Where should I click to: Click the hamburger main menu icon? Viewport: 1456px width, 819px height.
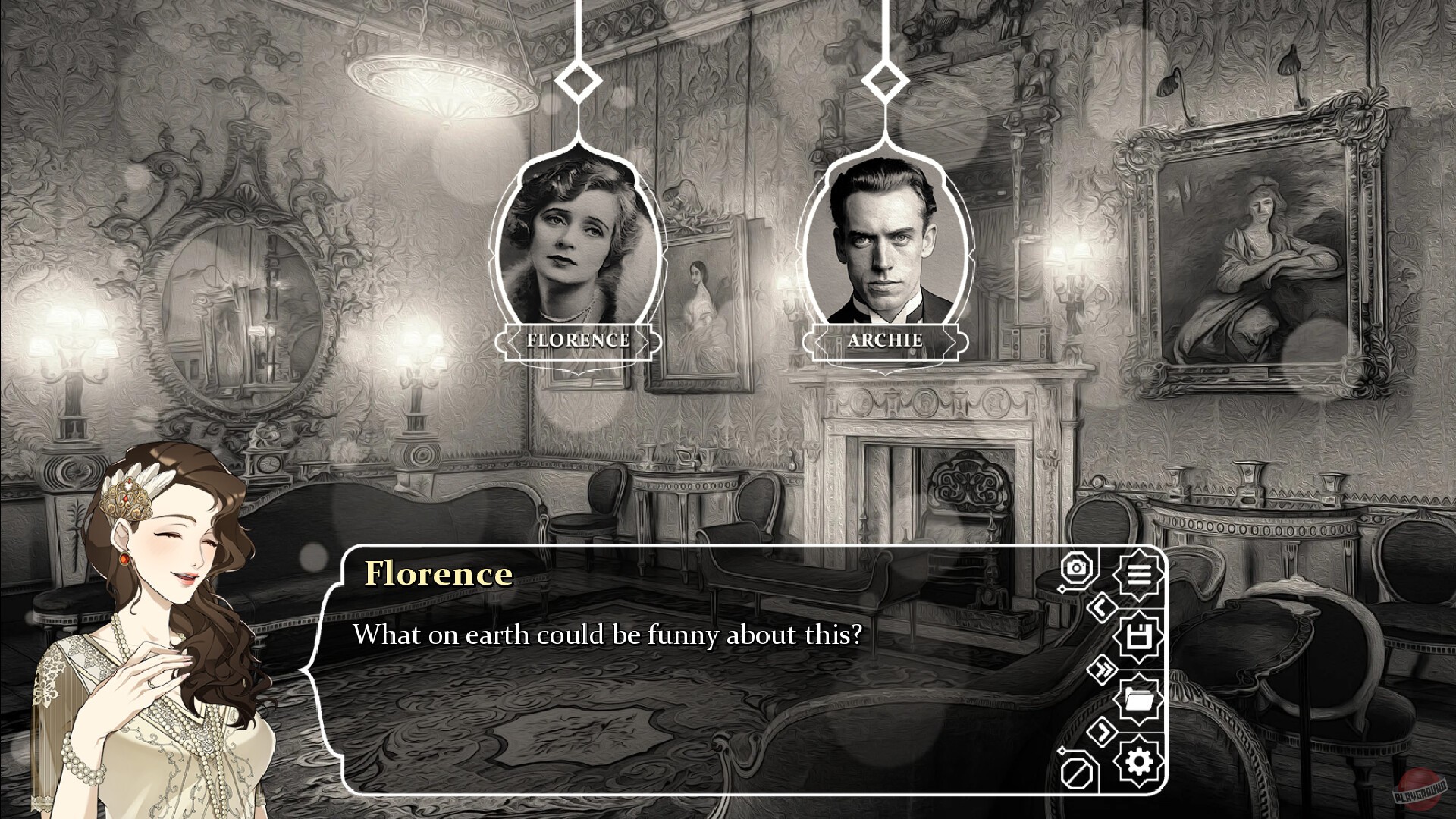pos(1140,573)
